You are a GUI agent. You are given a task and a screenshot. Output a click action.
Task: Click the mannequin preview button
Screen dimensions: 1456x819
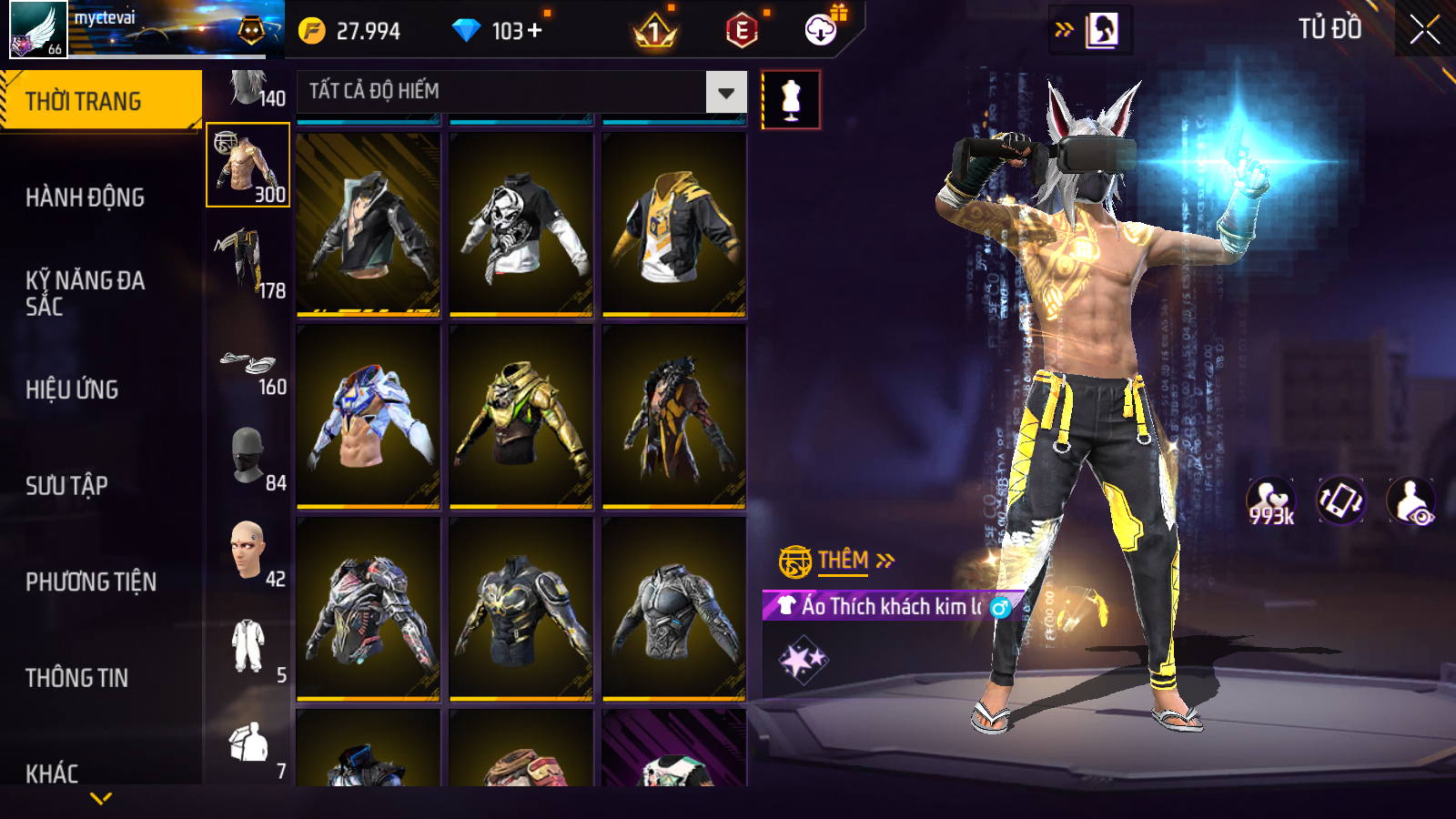[x=791, y=100]
